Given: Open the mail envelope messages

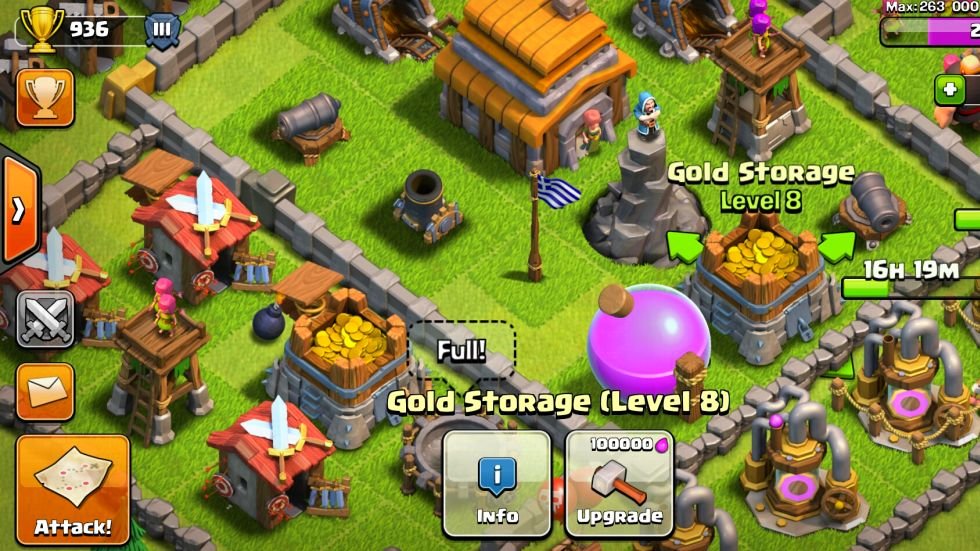Looking at the screenshot, I should pos(45,391).
